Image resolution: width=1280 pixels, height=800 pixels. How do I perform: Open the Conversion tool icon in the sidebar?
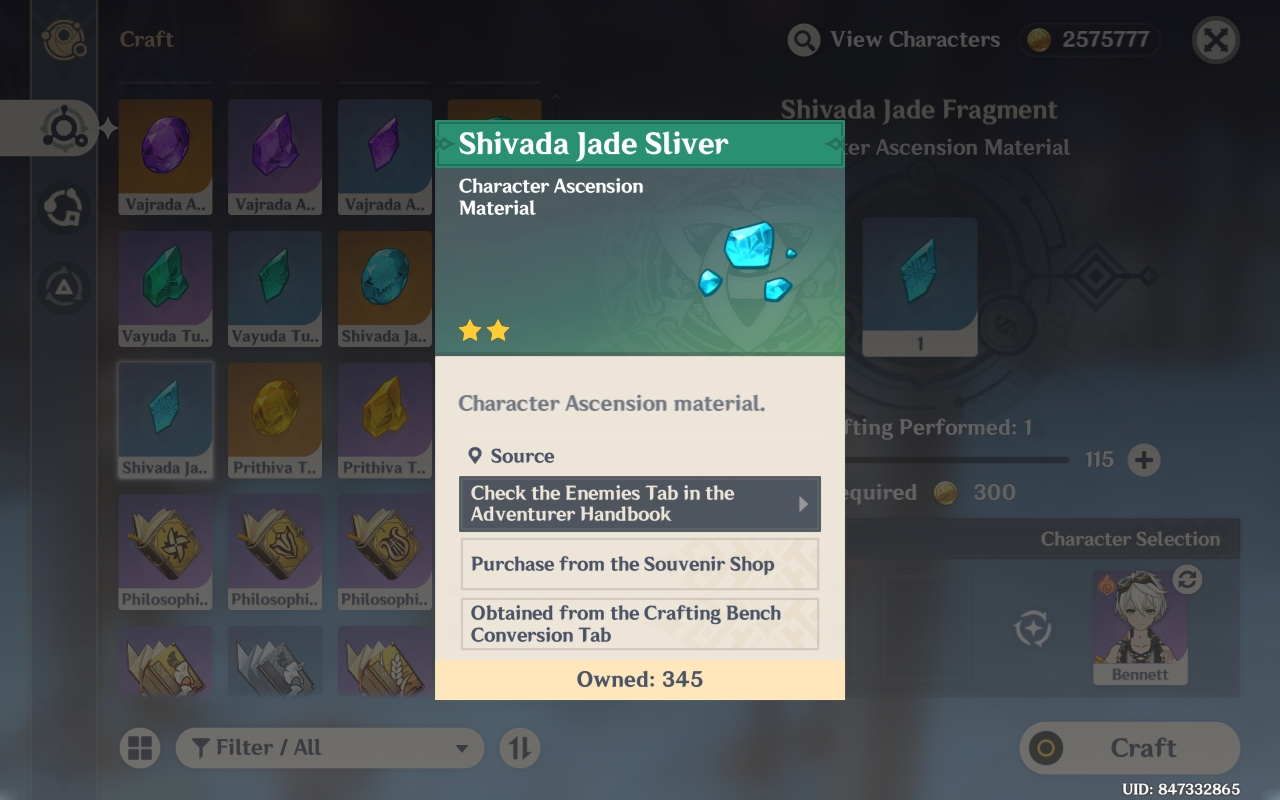[62, 208]
